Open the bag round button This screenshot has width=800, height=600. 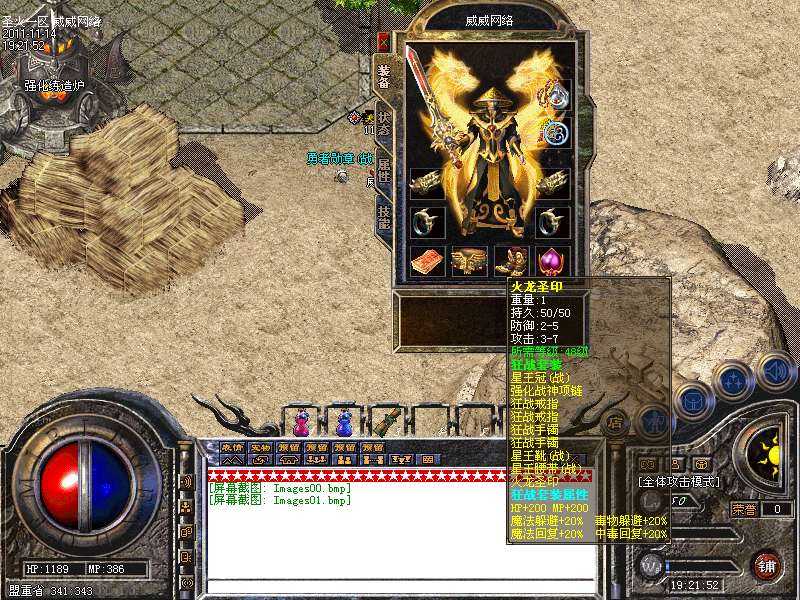(x=691, y=400)
